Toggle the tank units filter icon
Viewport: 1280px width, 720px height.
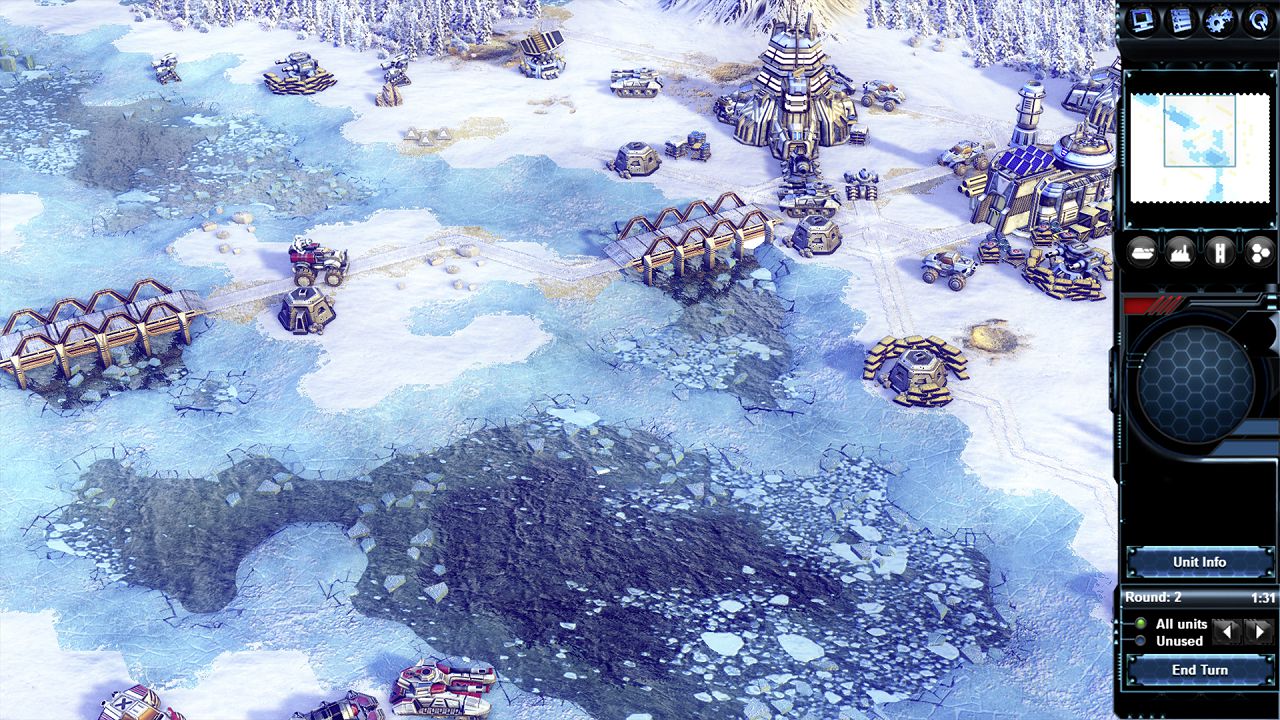[1141, 252]
